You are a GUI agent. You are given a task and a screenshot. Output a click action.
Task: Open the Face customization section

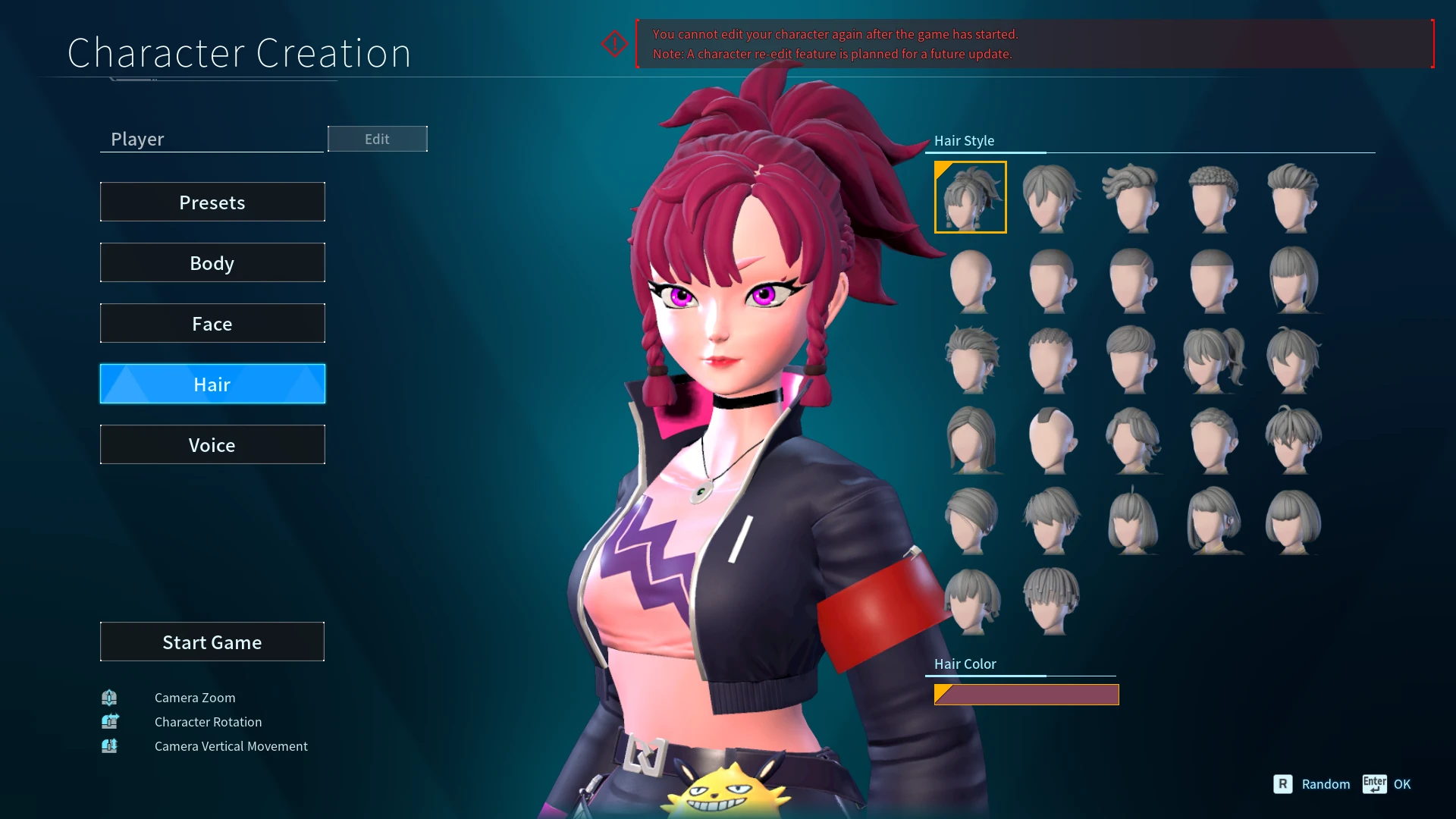tap(212, 324)
